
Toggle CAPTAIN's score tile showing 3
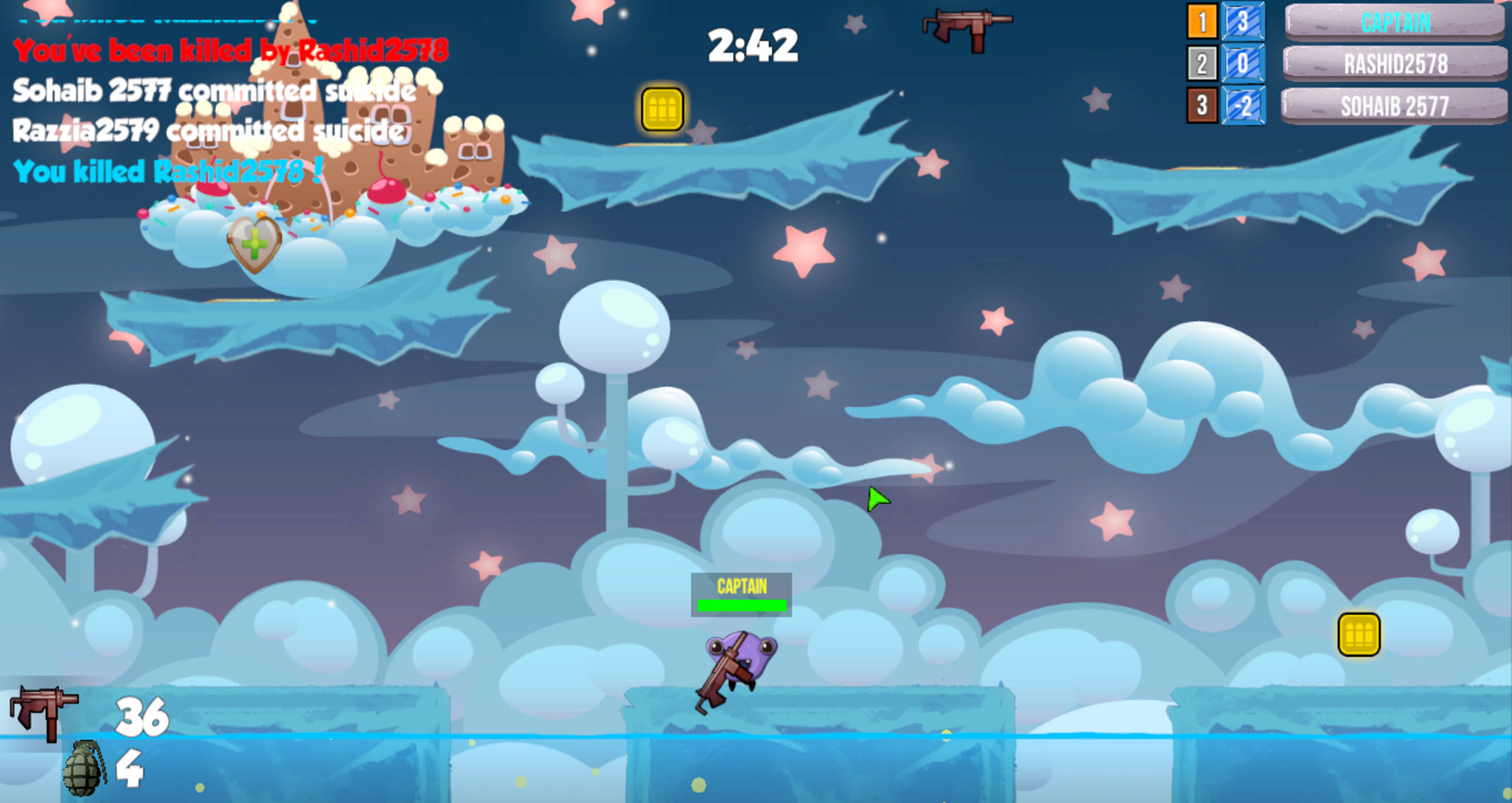[x=1243, y=23]
